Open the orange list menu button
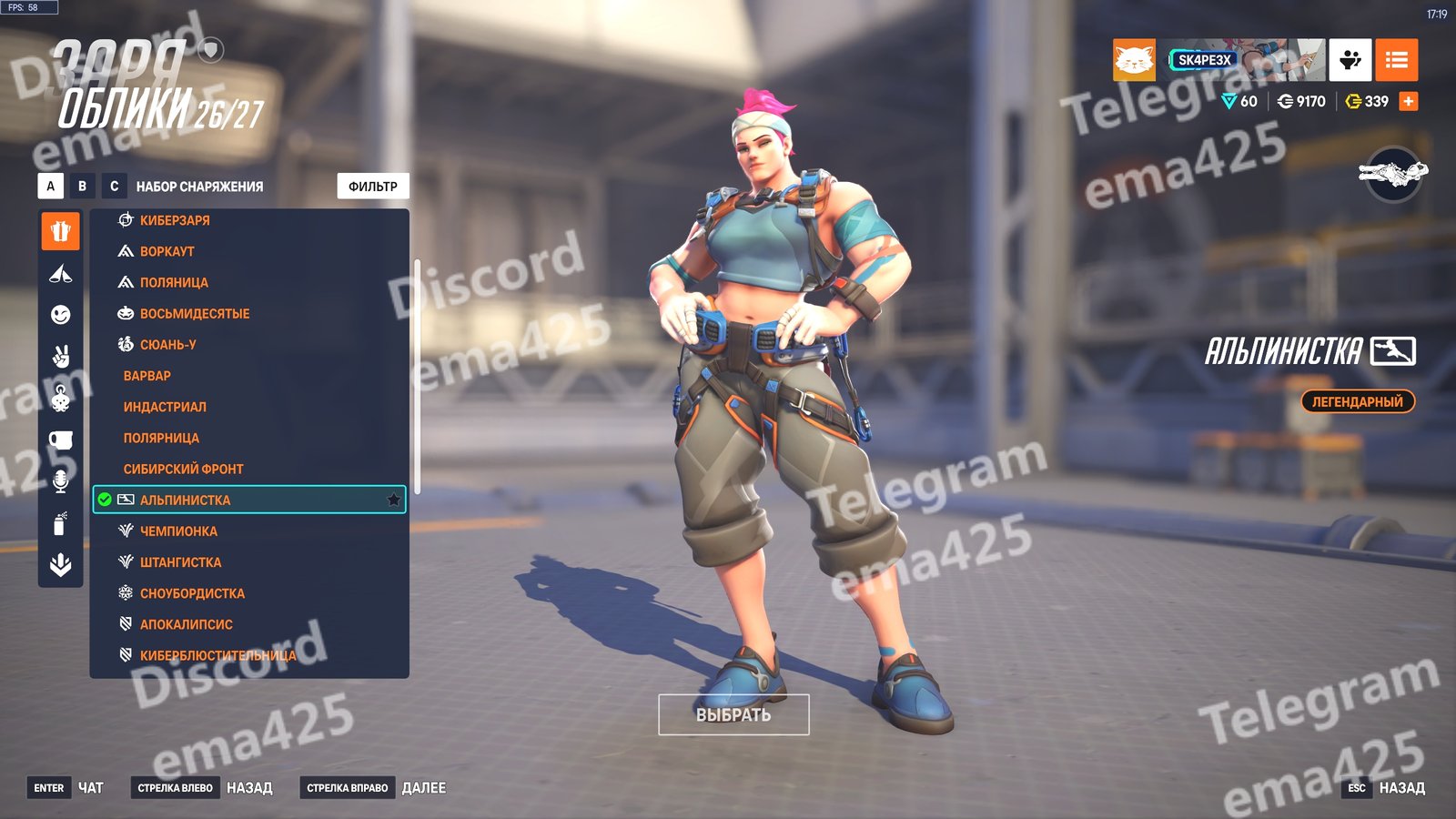1456x819 pixels. (1396, 60)
